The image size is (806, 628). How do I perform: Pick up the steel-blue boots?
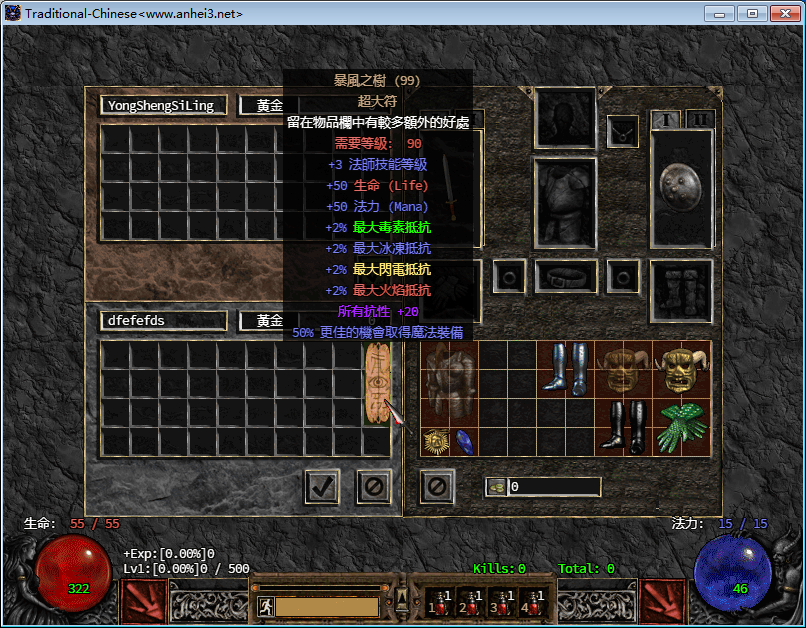[x=567, y=370]
